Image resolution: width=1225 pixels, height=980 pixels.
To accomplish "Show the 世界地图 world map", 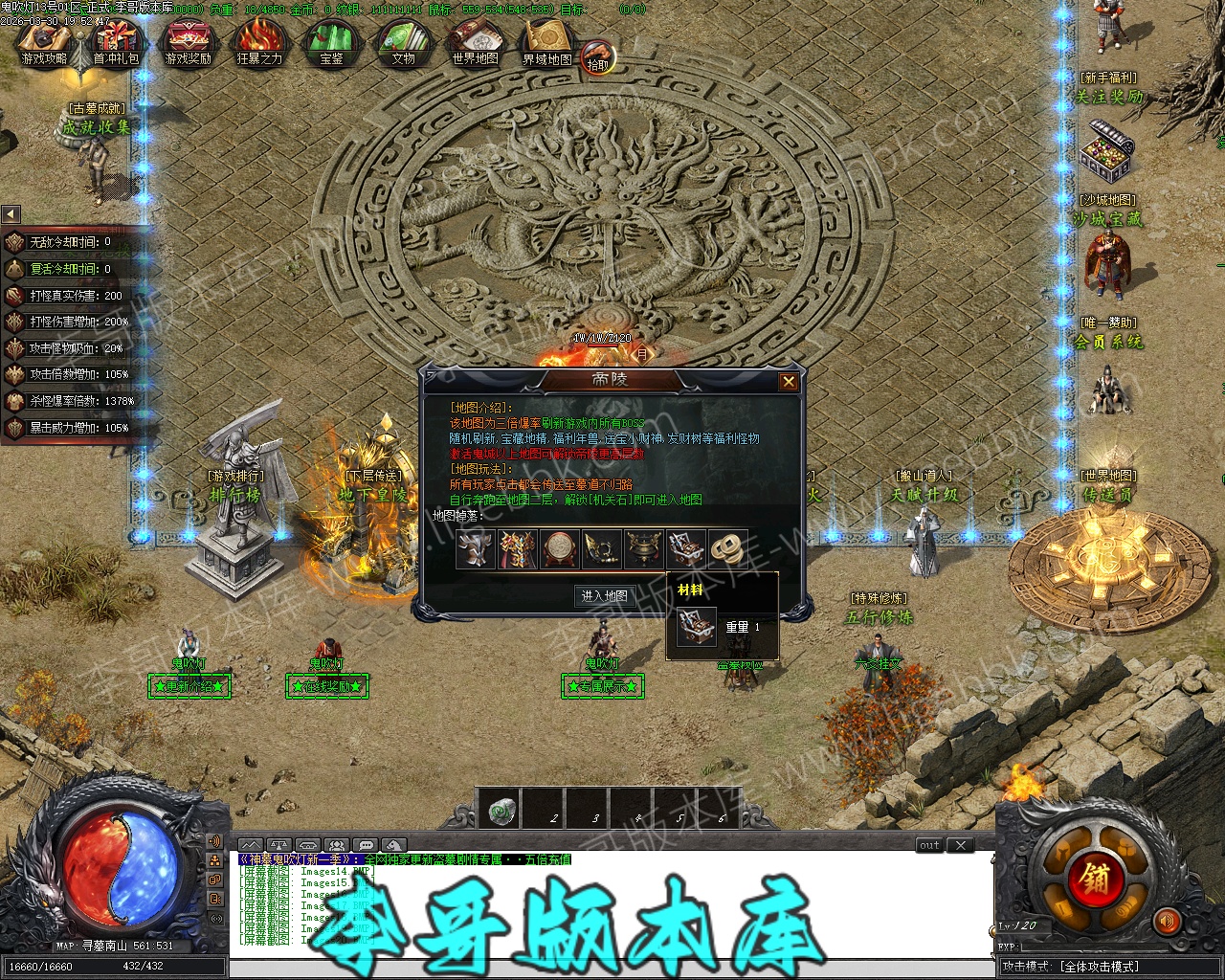I will pos(475,44).
